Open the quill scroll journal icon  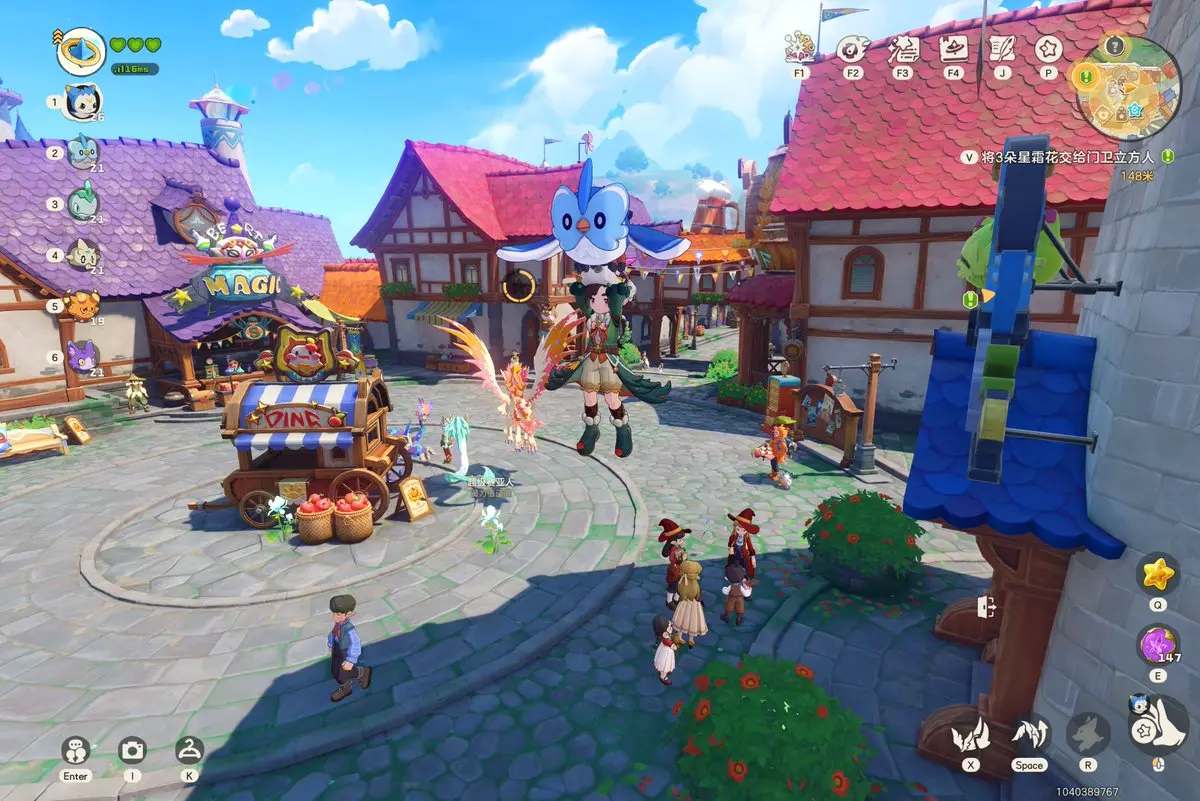click(1002, 48)
